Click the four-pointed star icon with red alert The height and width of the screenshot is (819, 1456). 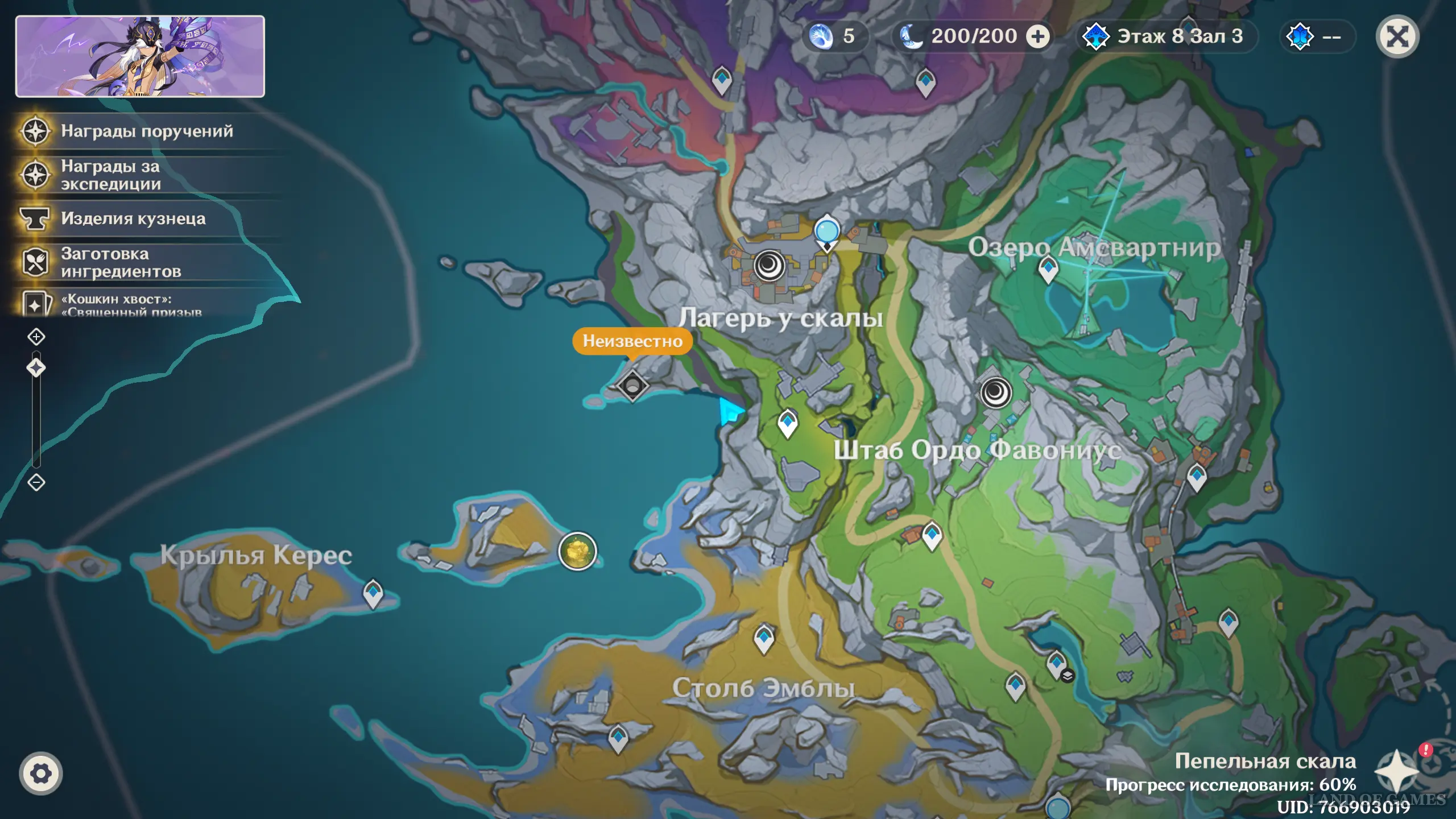pos(1397,771)
